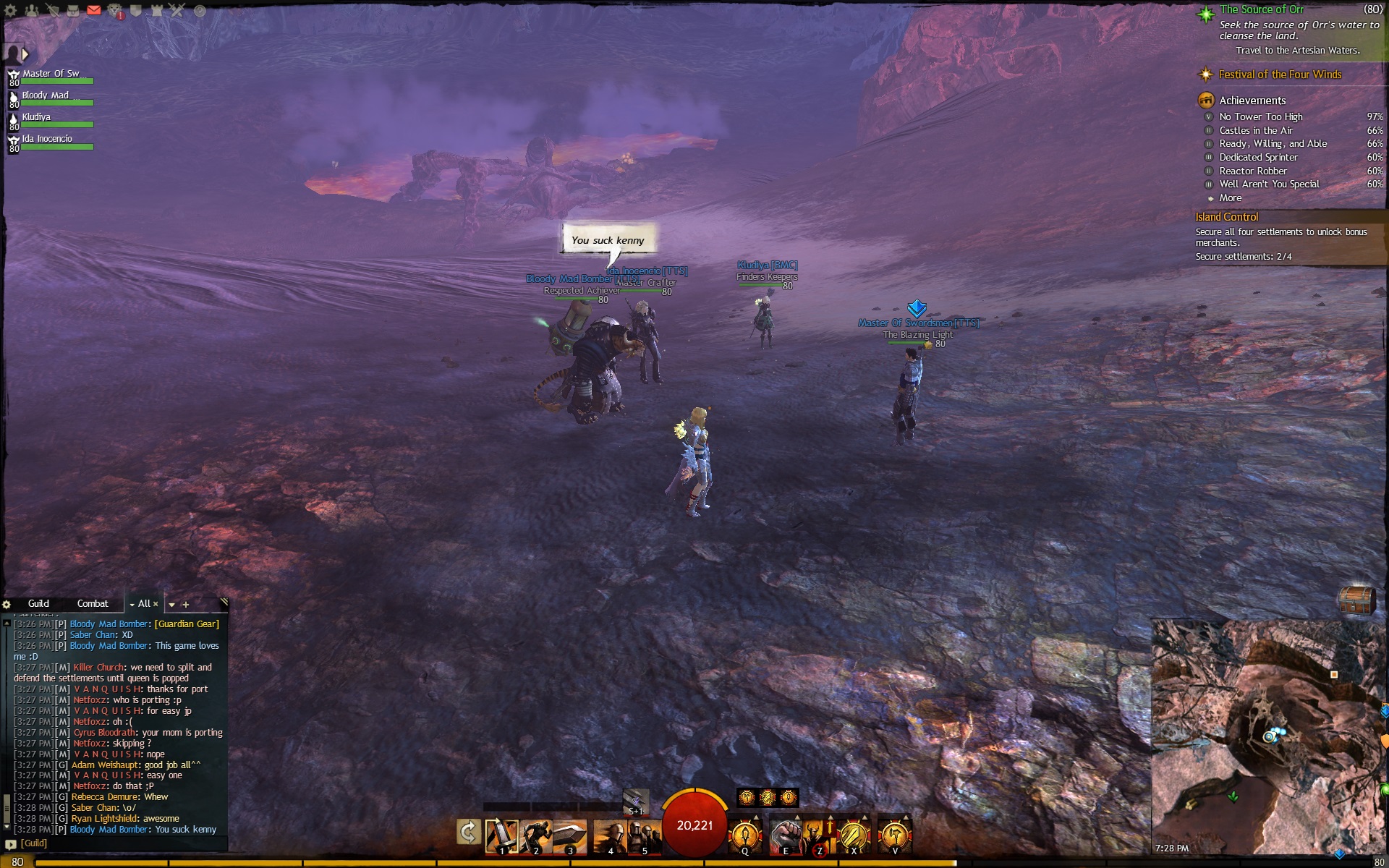Activate the fist utility skill E
The width and height of the screenshot is (1389, 868).
pos(784,836)
